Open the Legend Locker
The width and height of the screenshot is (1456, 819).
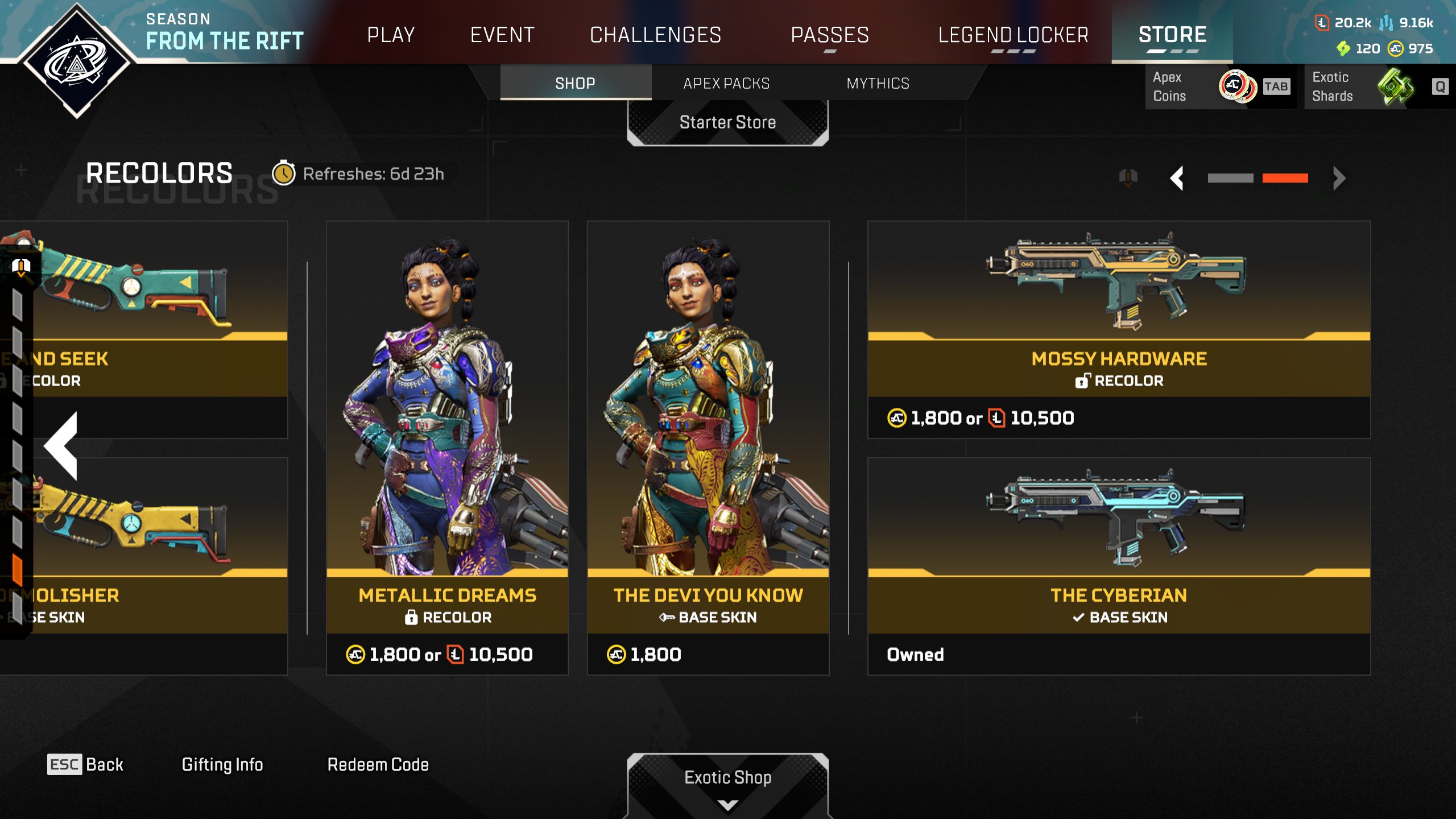coord(1013,35)
